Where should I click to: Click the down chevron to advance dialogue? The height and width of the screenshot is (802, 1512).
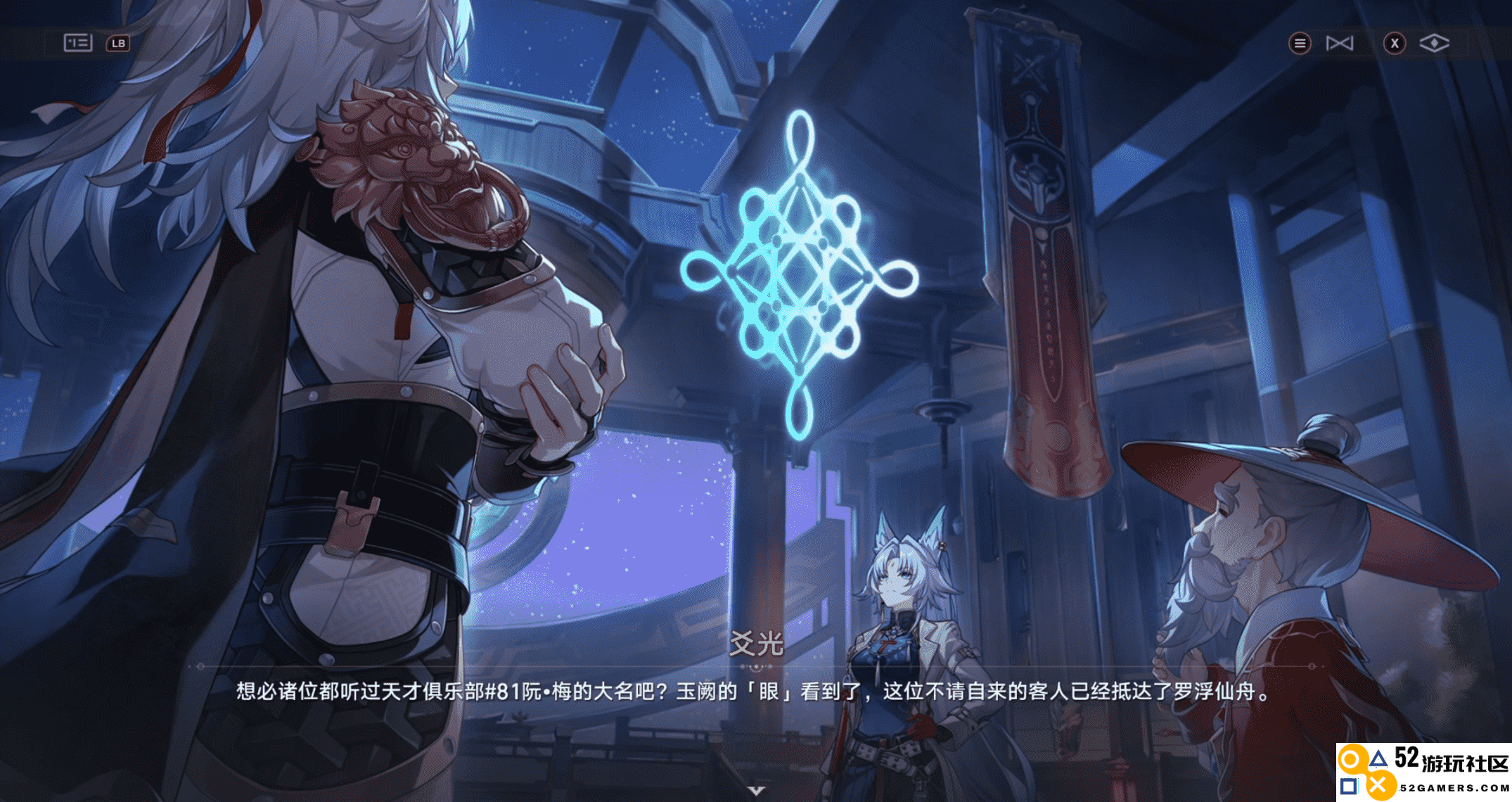[756, 789]
